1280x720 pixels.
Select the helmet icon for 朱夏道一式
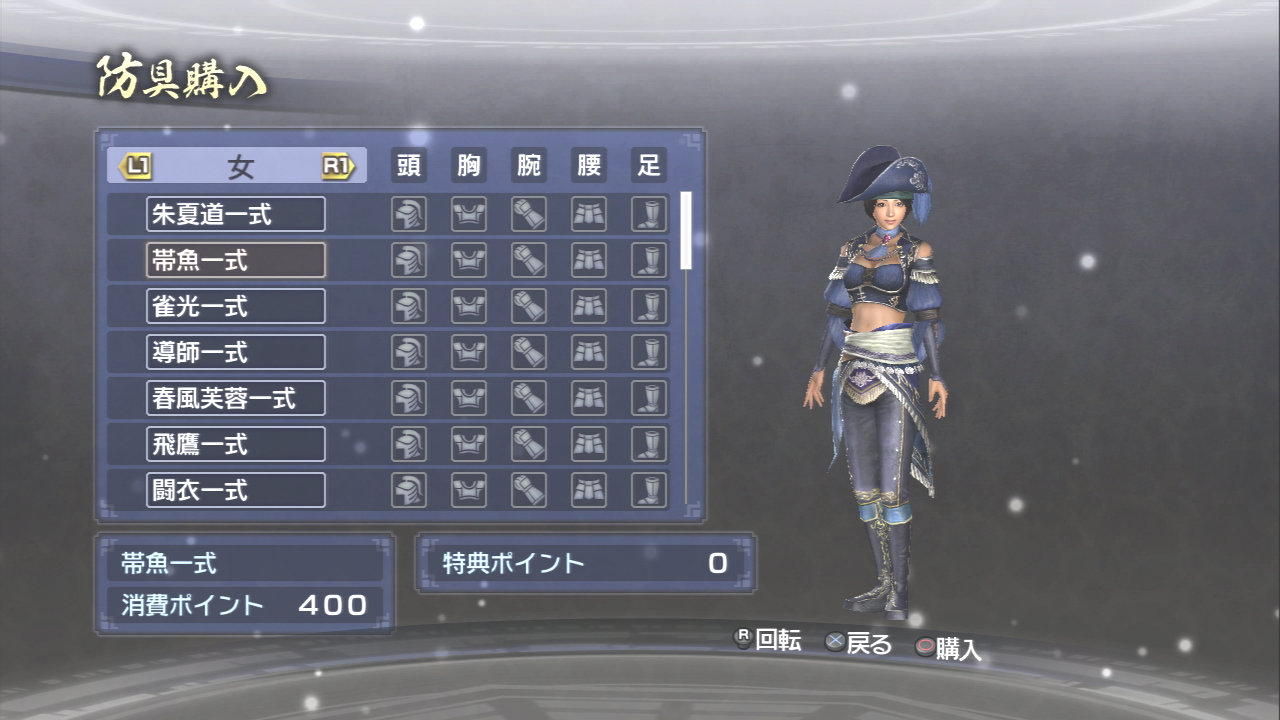pyautogui.click(x=408, y=214)
